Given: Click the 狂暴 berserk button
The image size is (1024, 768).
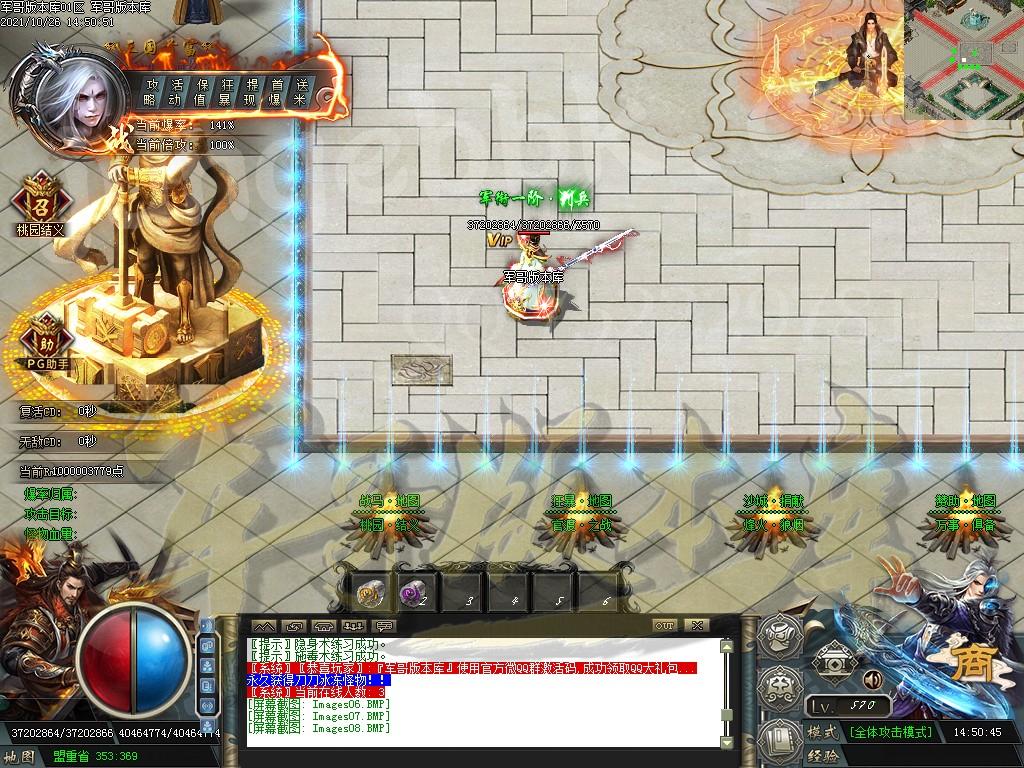Looking at the screenshot, I should 227,92.
